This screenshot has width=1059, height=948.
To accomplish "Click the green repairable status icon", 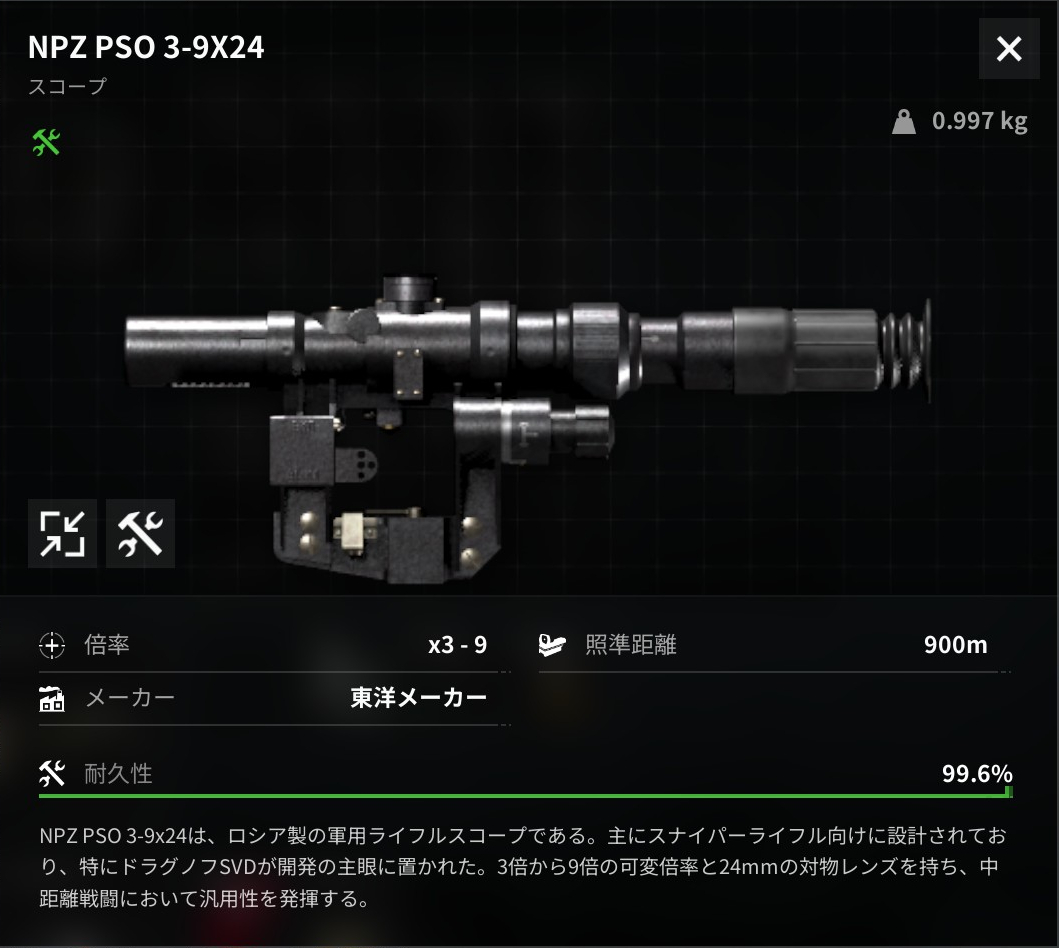I will tap(47, 143).
